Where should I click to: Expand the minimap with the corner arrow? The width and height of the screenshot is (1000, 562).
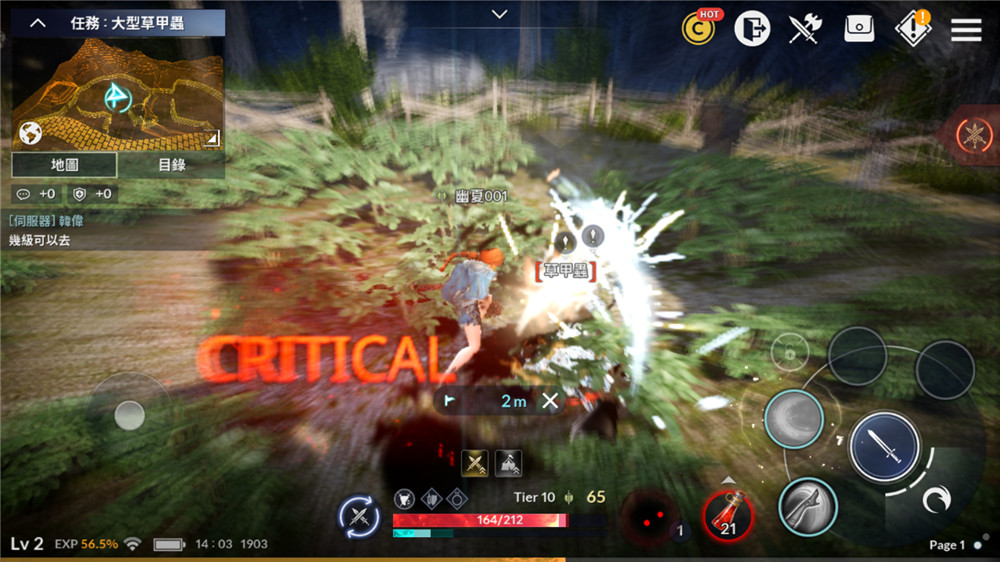210,139
